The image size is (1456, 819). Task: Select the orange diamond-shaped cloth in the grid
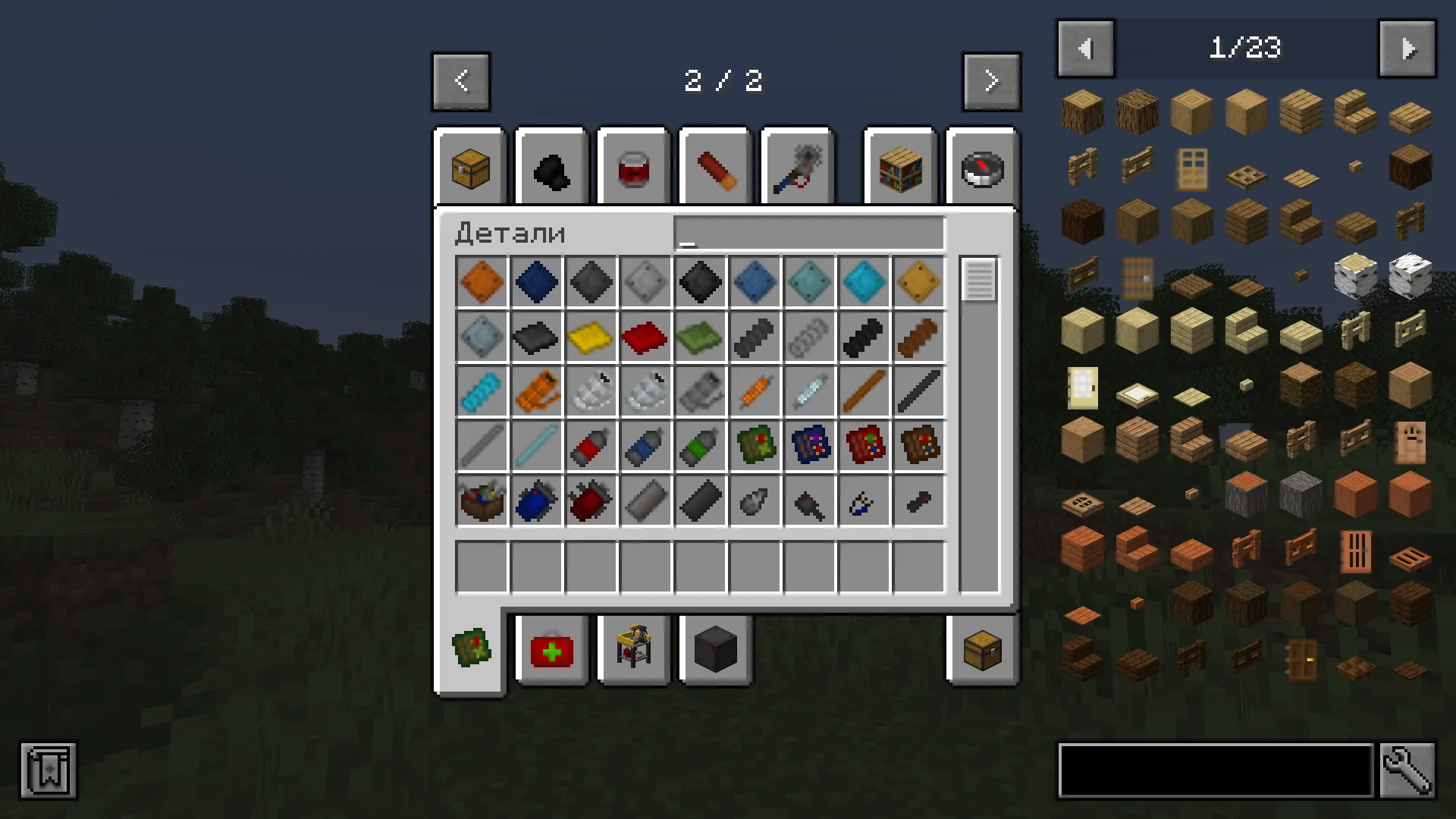pos(482,282)
